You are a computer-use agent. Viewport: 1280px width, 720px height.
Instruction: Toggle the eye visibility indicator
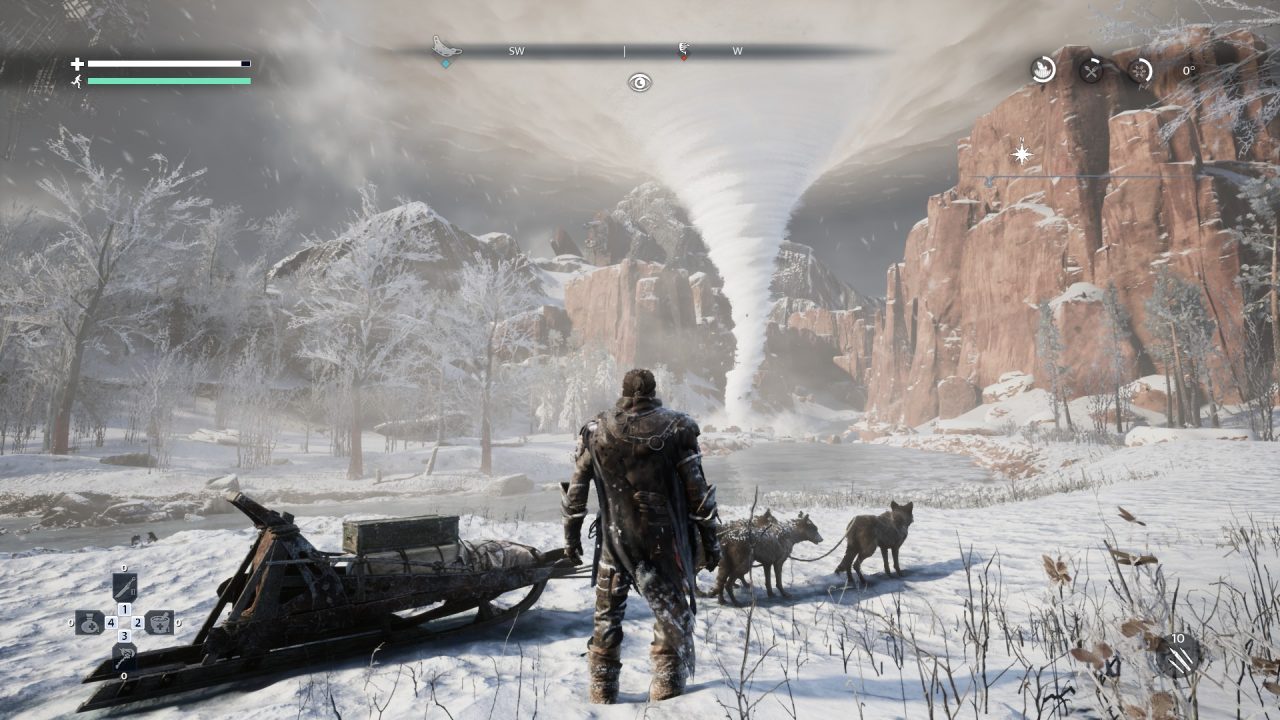tap(640, 83)
